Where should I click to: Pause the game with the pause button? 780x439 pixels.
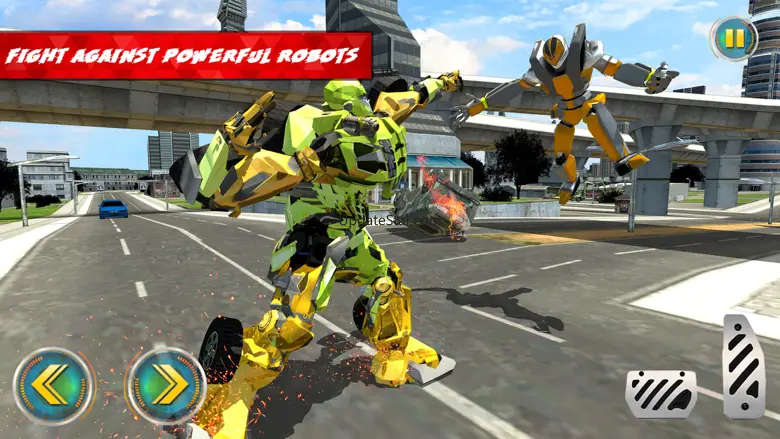[734, 39]
